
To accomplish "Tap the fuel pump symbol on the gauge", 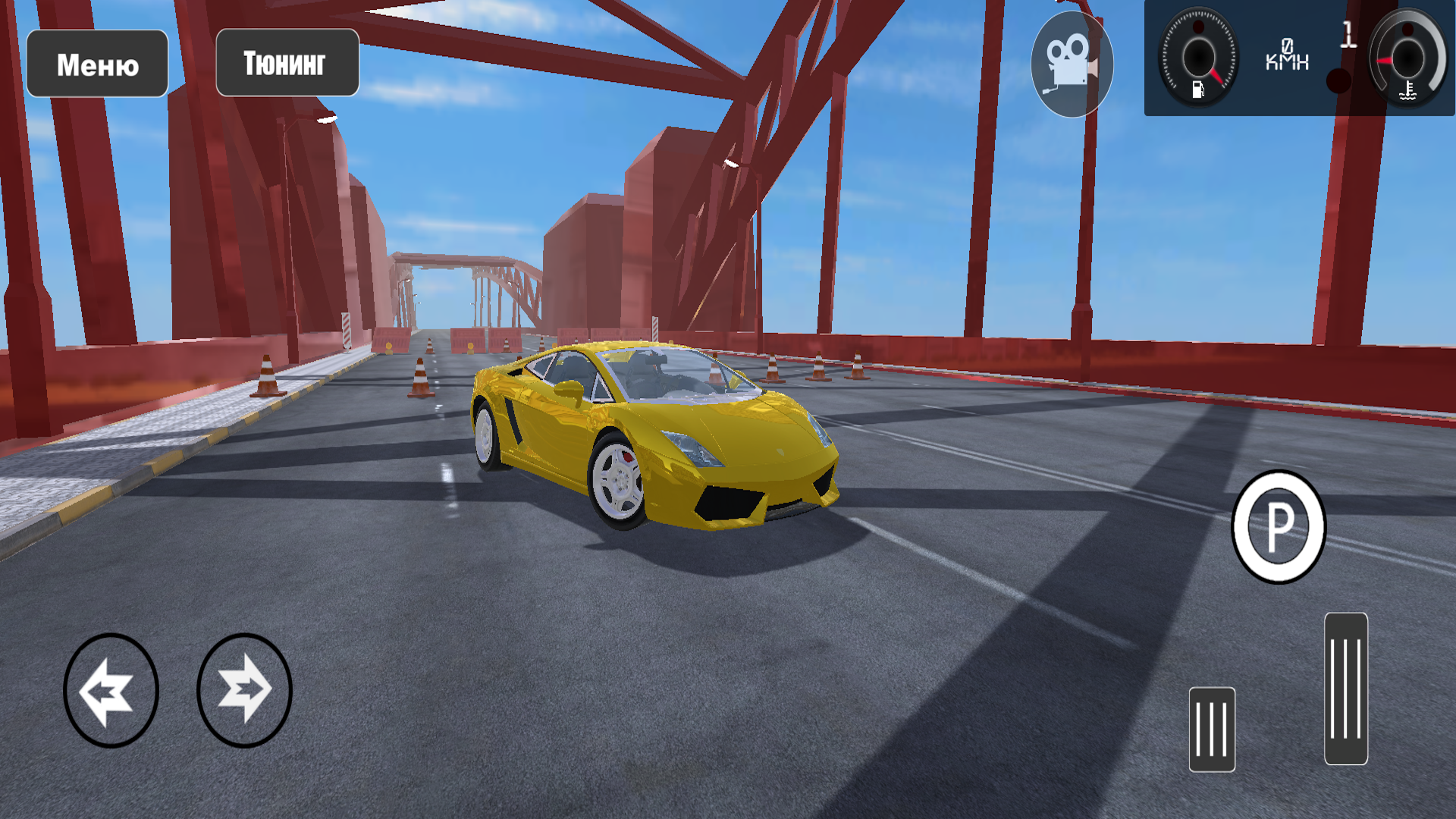I will 1197,91.
